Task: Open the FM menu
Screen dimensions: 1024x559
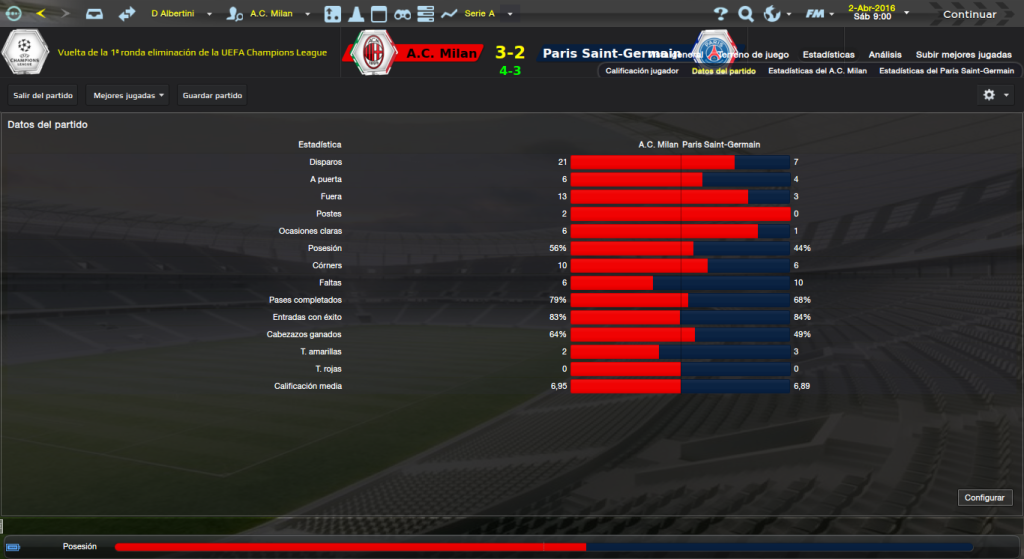Action: 820,14
